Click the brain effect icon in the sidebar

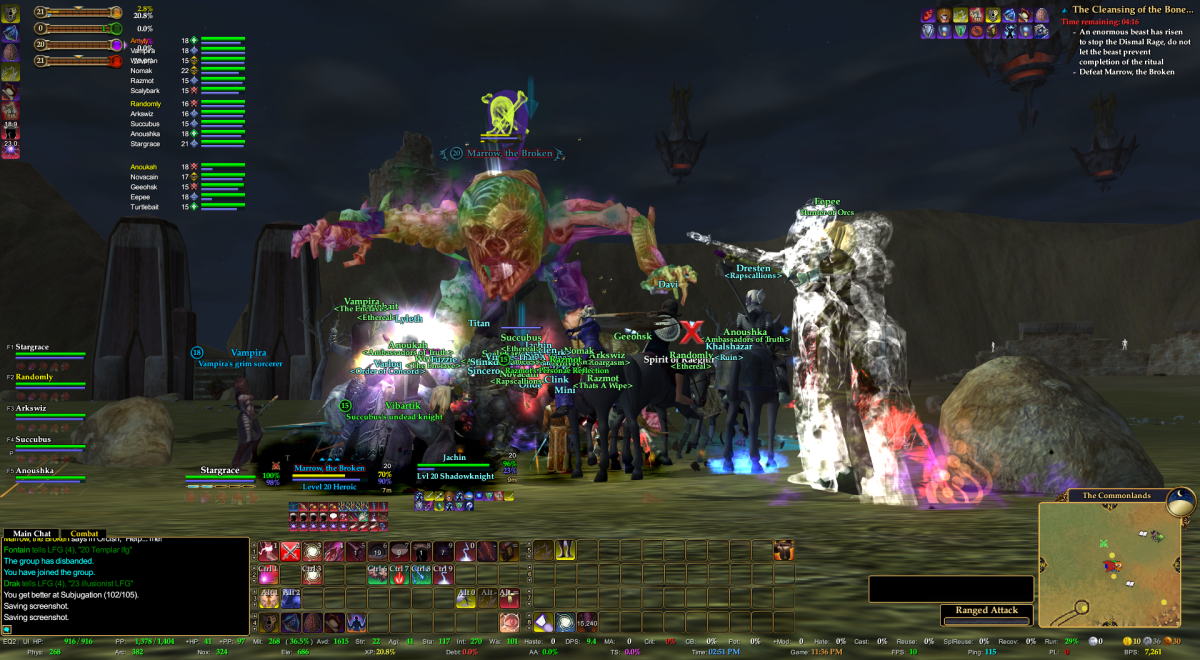pyautogui.click(x=10, y=52)
